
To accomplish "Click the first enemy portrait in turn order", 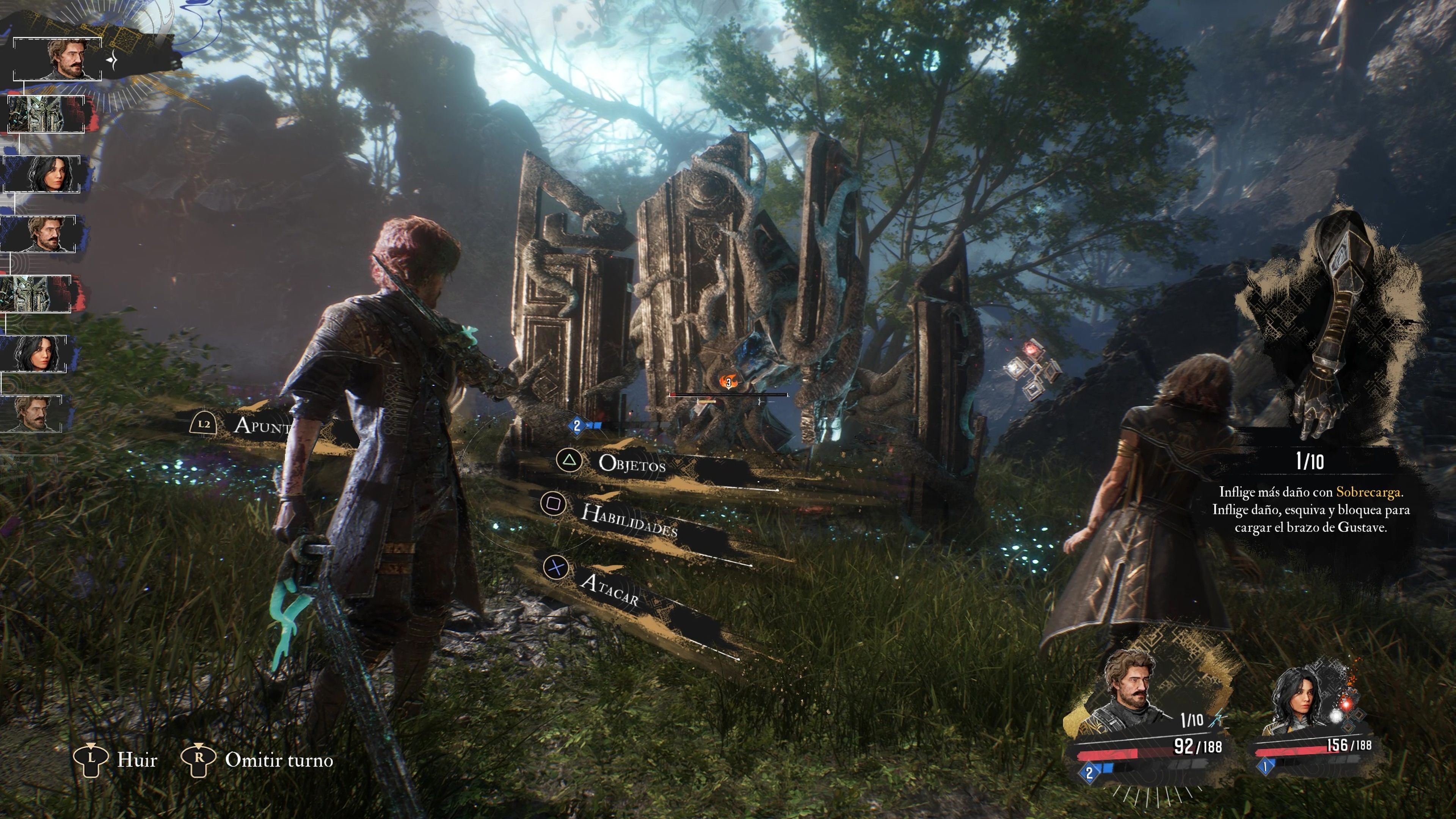I will pyautogui.click(x=46, y=114).
